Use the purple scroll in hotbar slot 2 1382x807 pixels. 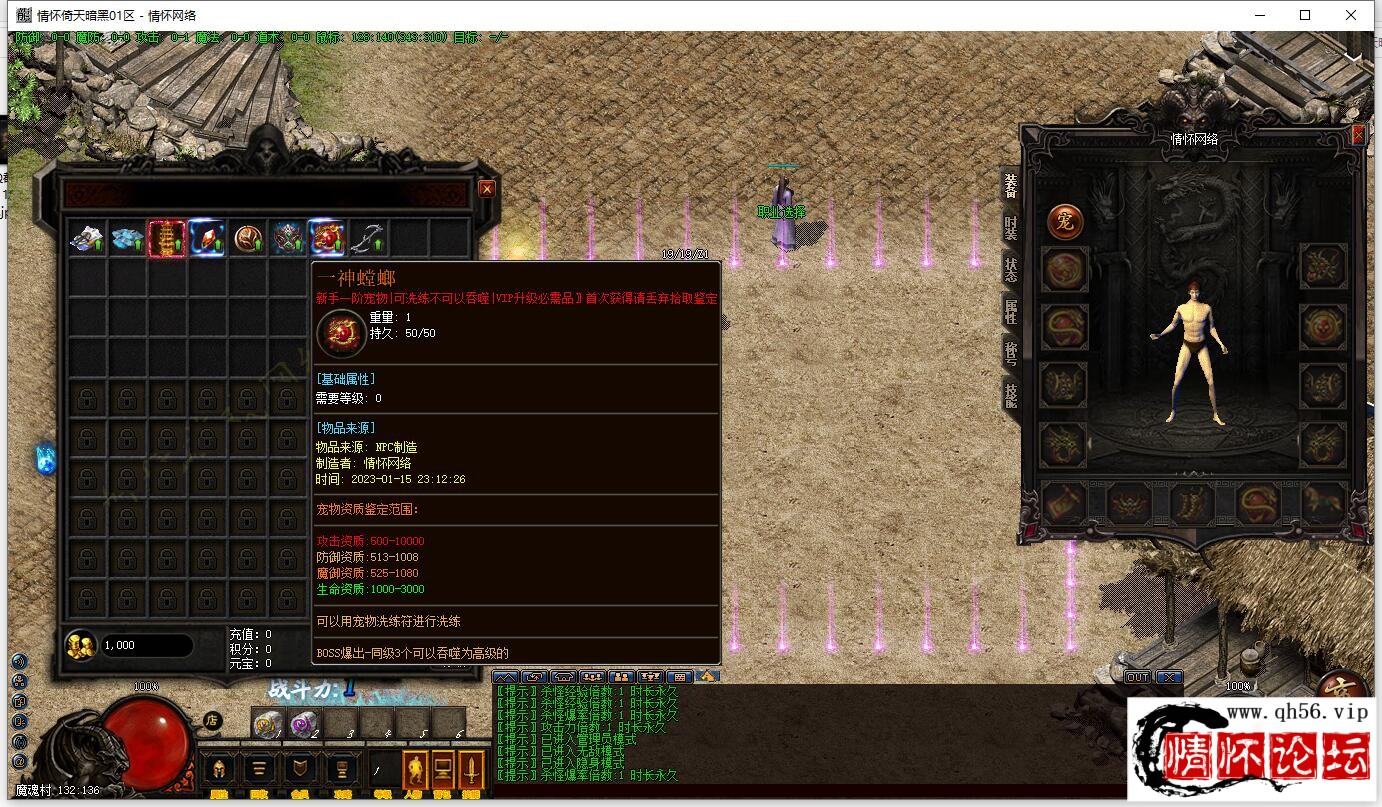click(304, 723)
